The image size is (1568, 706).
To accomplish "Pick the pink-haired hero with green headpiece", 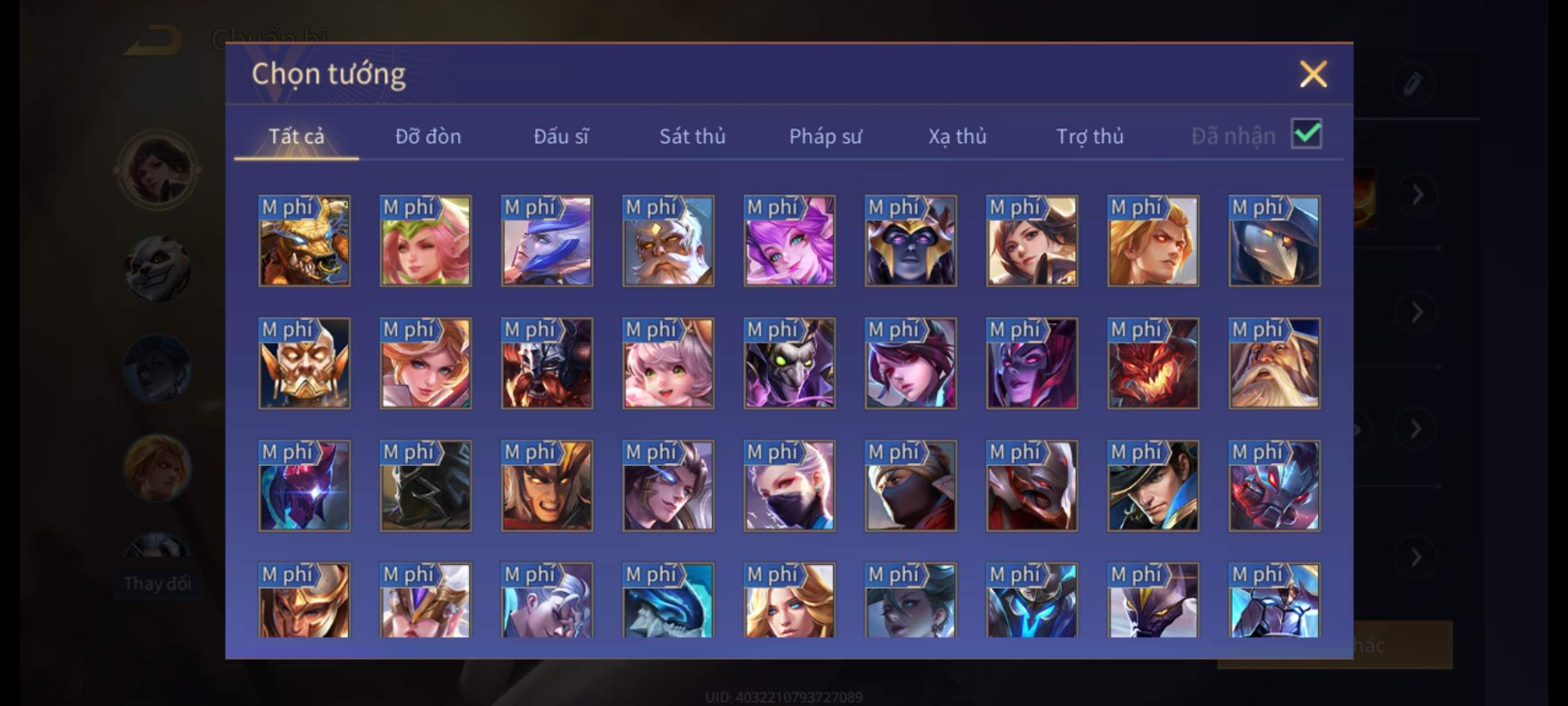I will coord(425,241).
